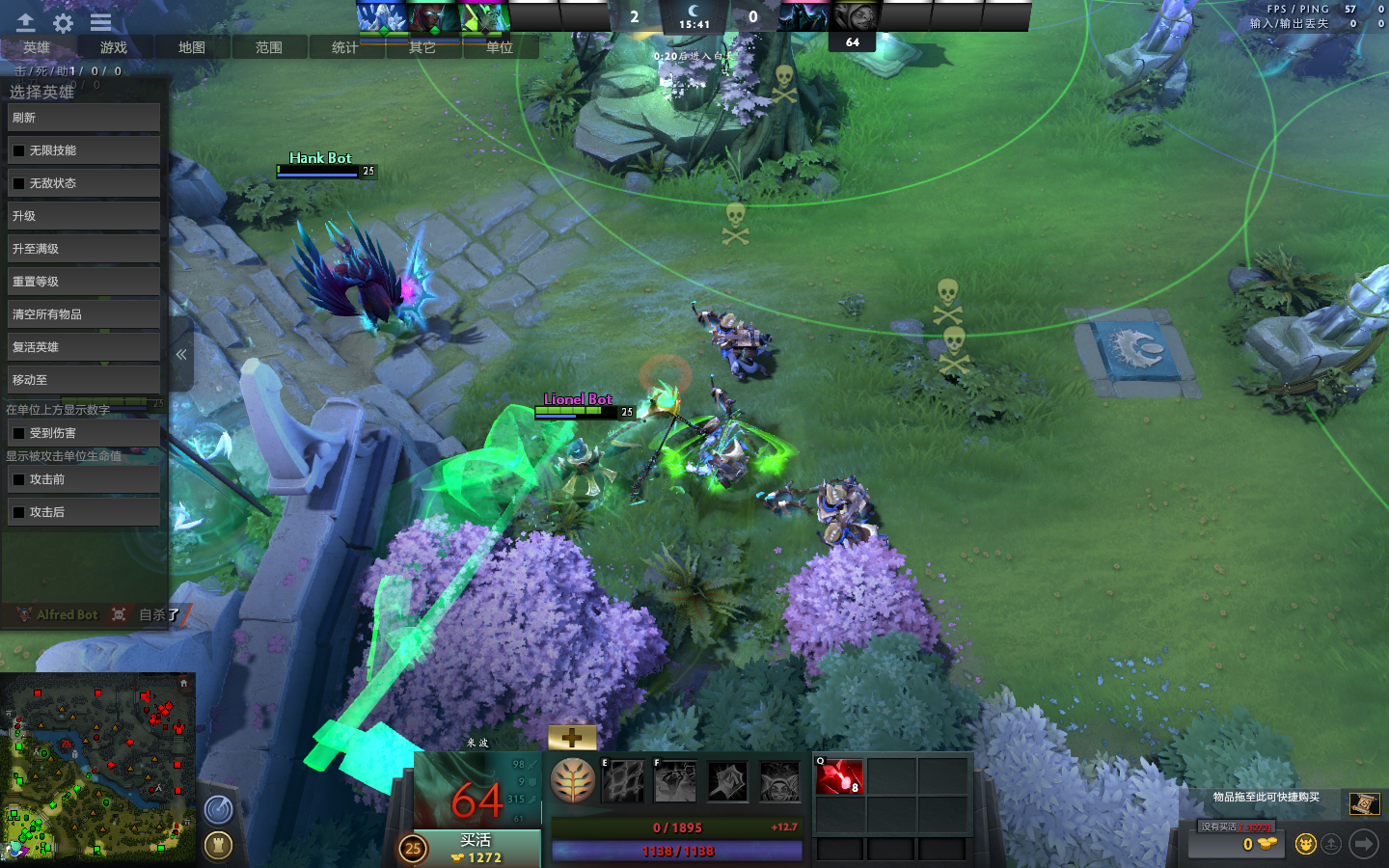Enable the 无限技能 checkbox
1389x868 pixels.
18,150
